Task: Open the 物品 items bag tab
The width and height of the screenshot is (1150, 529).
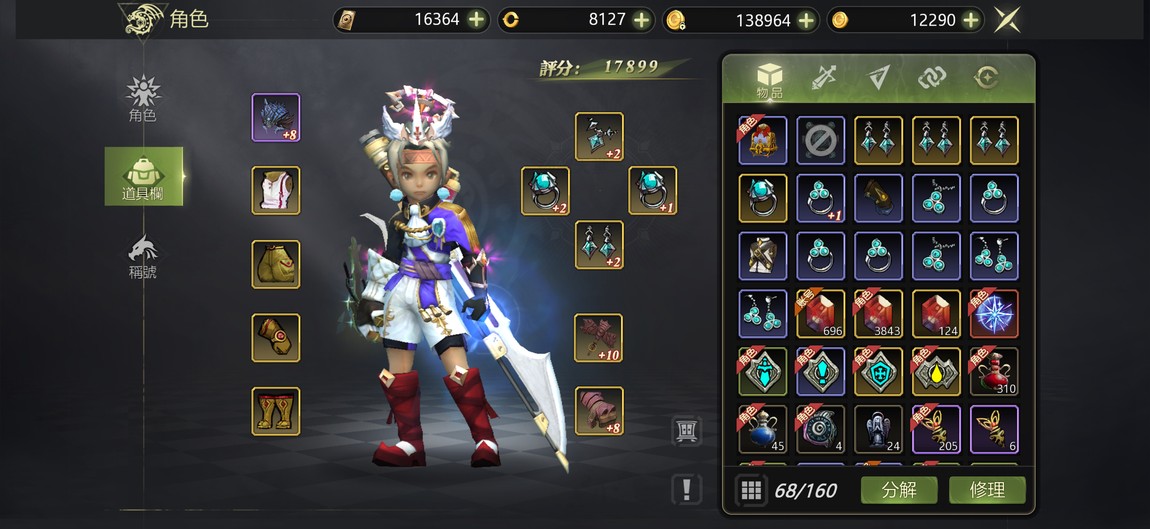Action: click(x=769, y=80)
